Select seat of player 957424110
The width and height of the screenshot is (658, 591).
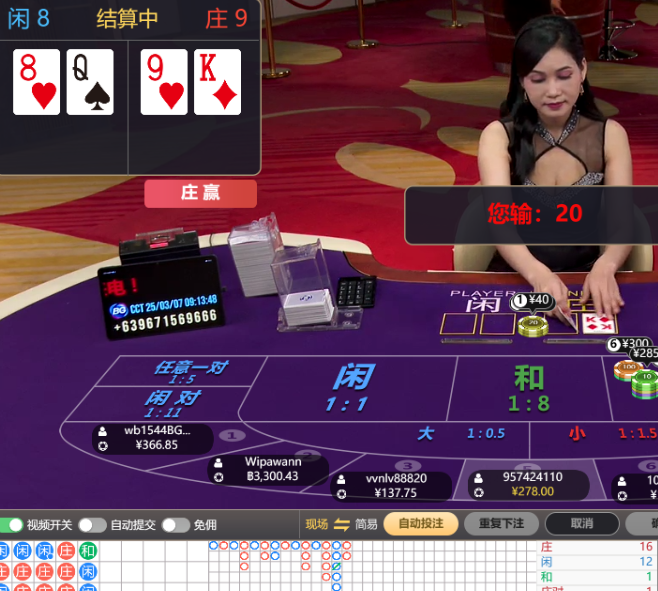tap(530, 484)
